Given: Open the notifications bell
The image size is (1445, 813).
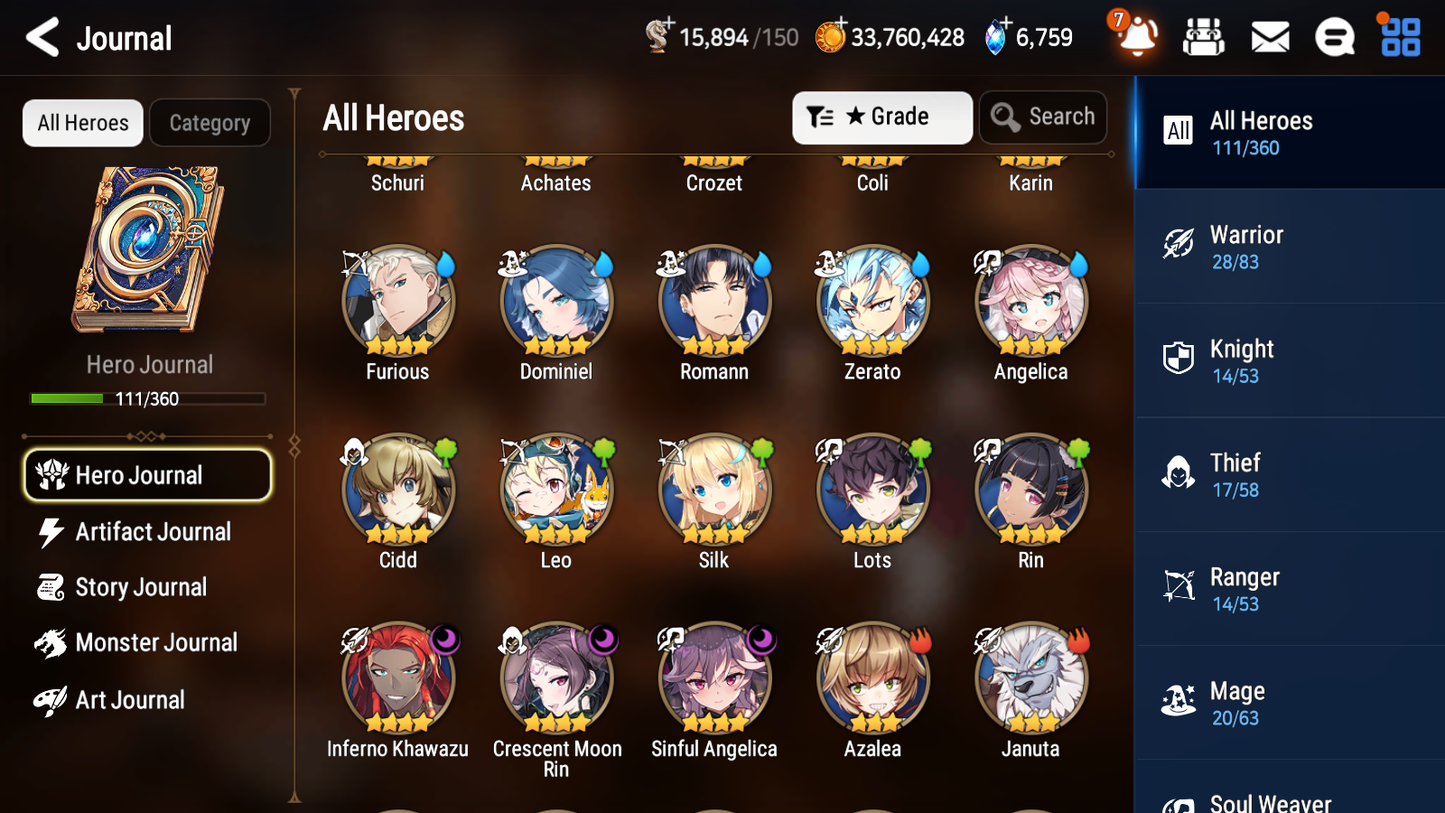Looking at the screenshot, I should 1136,36.
